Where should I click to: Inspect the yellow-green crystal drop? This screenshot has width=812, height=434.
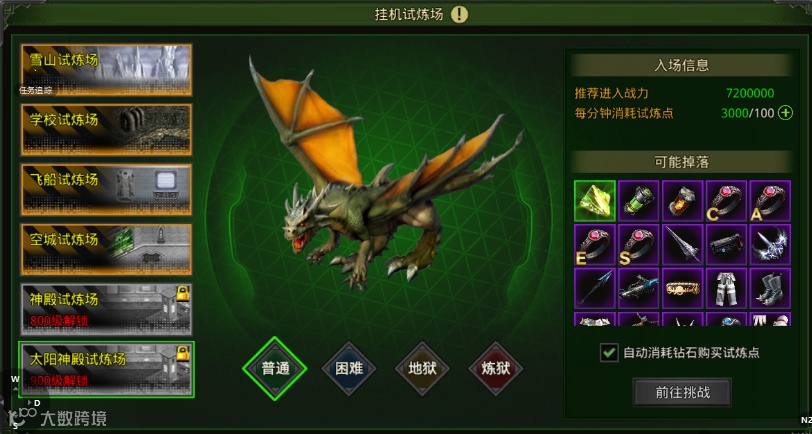[594, 200]
